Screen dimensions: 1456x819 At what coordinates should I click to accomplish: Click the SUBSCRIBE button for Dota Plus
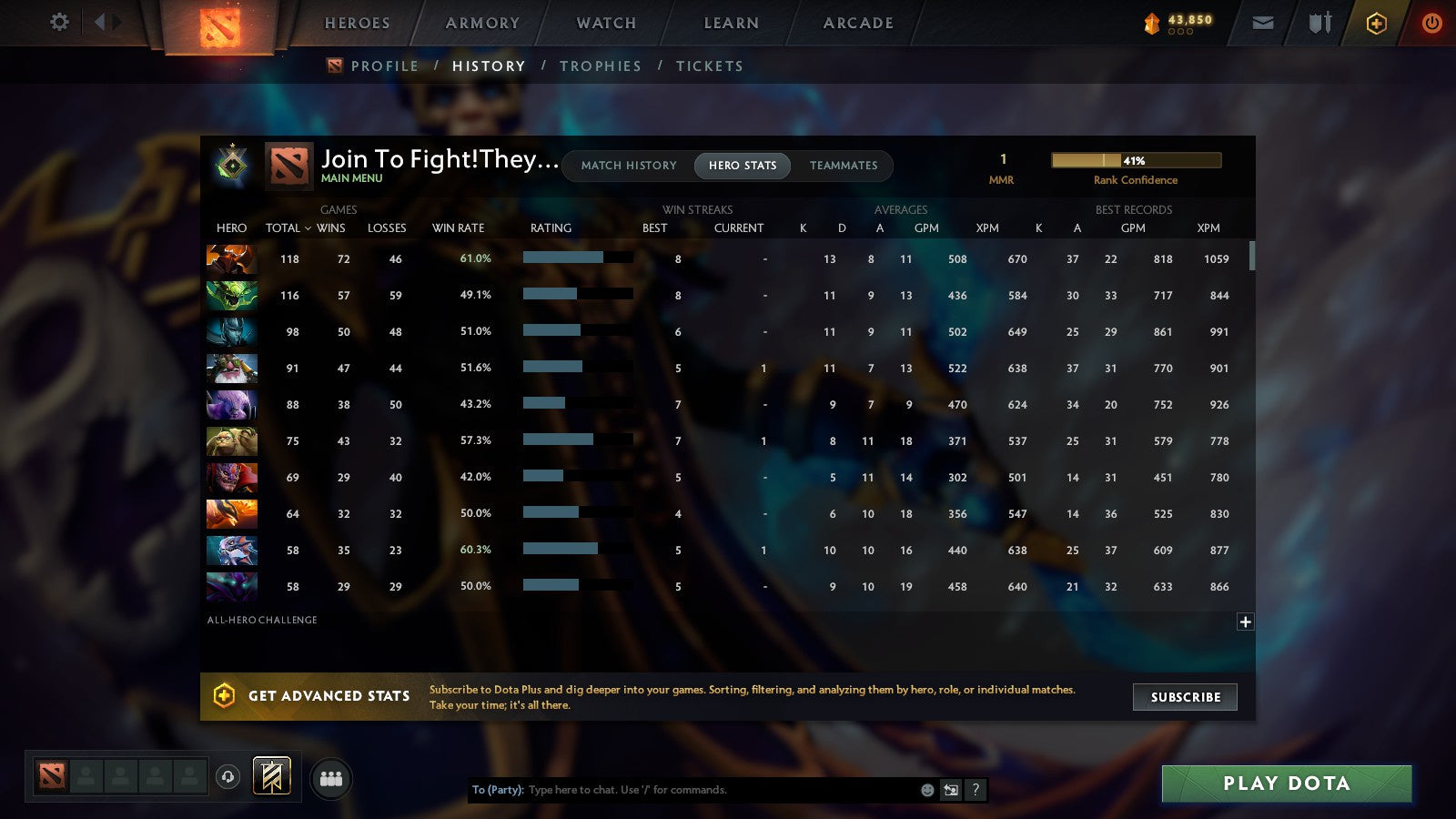pyautogui.click(x=1185, y=697)
